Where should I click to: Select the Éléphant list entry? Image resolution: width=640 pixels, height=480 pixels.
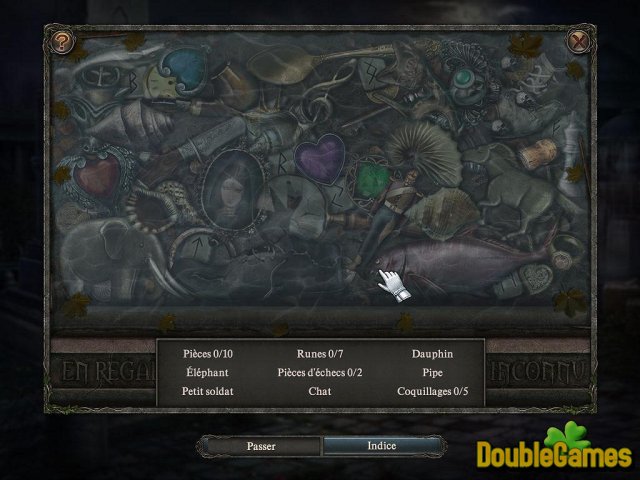coord(207,372)
